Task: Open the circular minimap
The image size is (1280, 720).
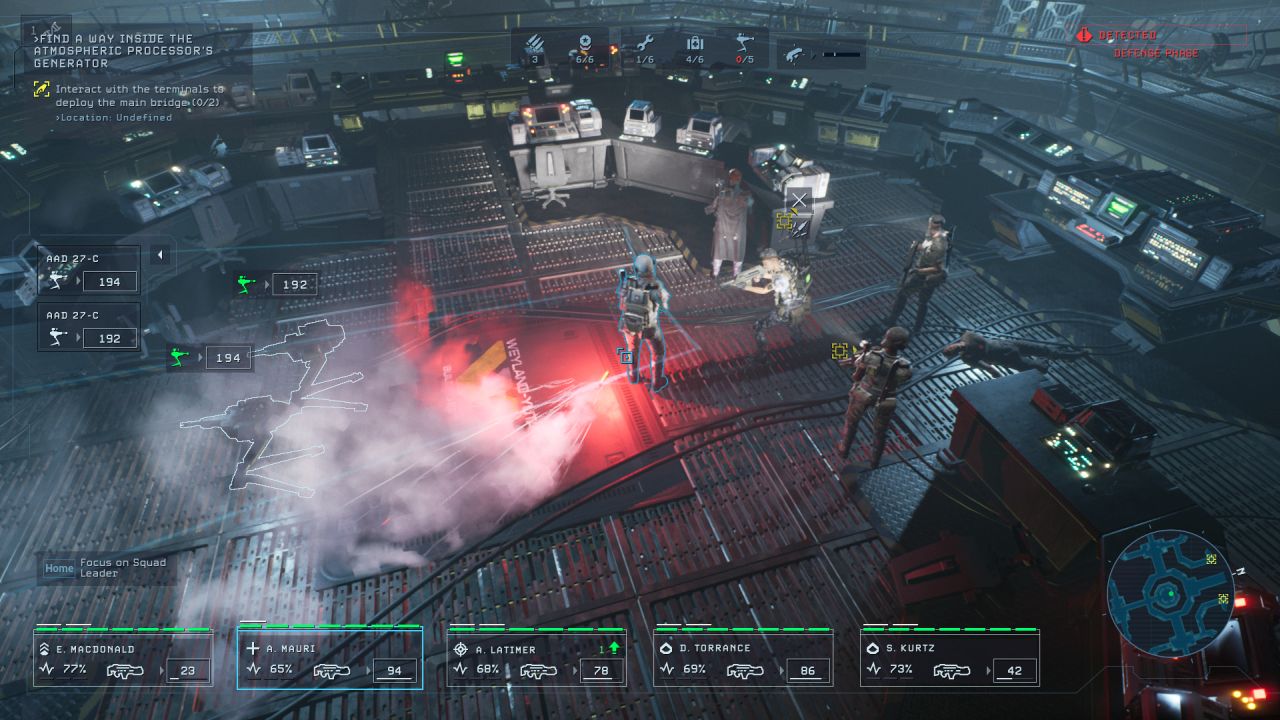Action: pyautogui.click(x=1166, y=588)
